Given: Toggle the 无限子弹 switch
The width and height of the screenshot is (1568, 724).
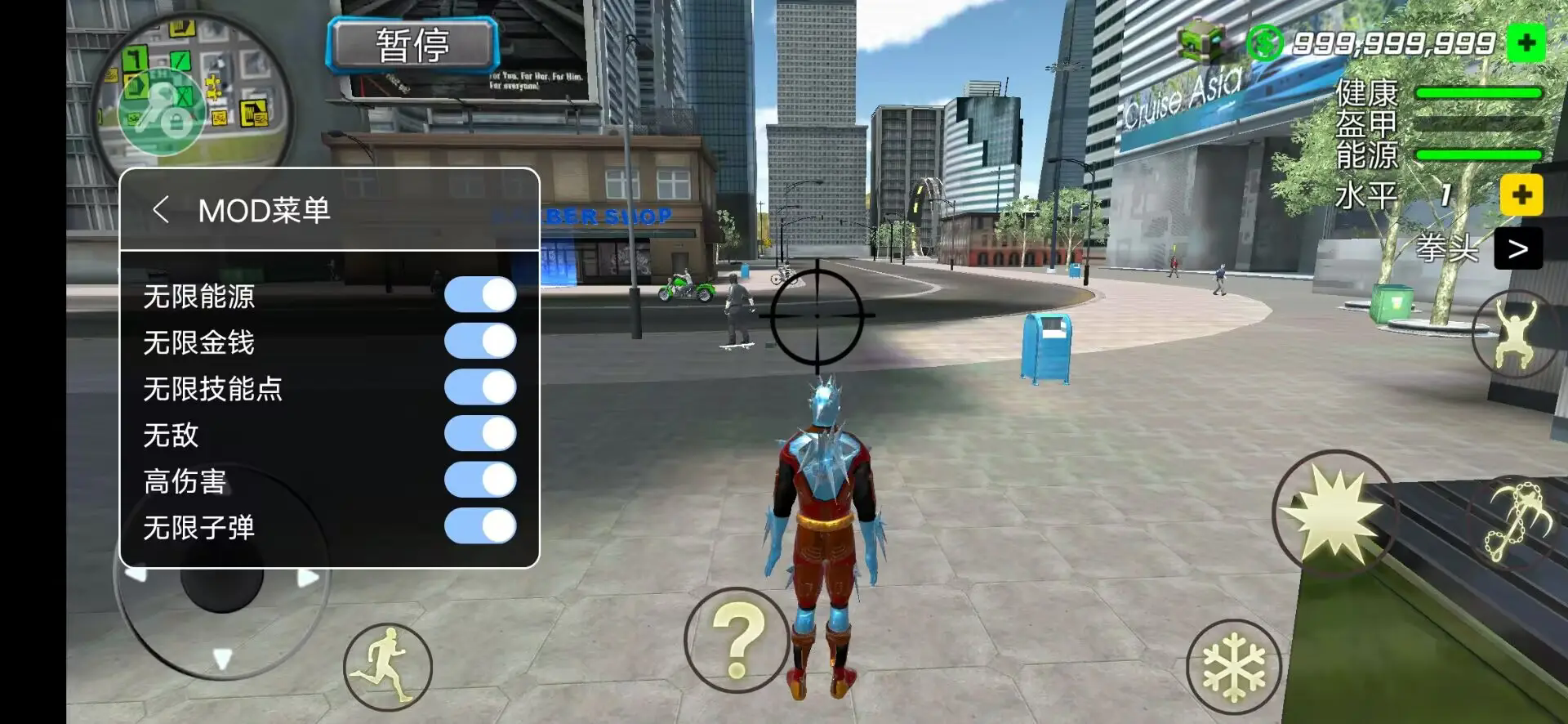Looking at the screenshot, I should 480,526.
